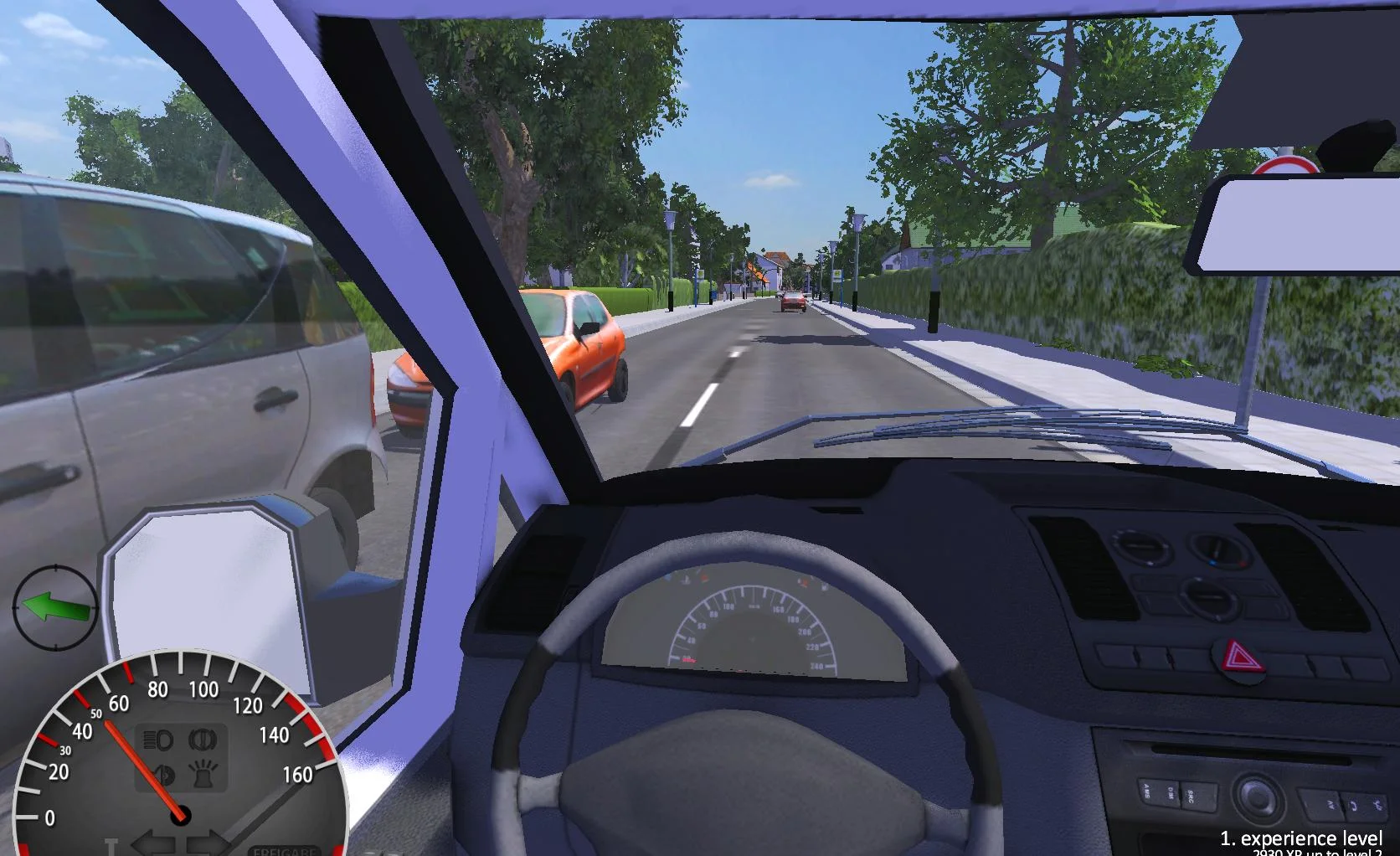Click the 2930 XP progress text
The height and width of the screenshot is (856, 1400).
tap(1305, 853)
